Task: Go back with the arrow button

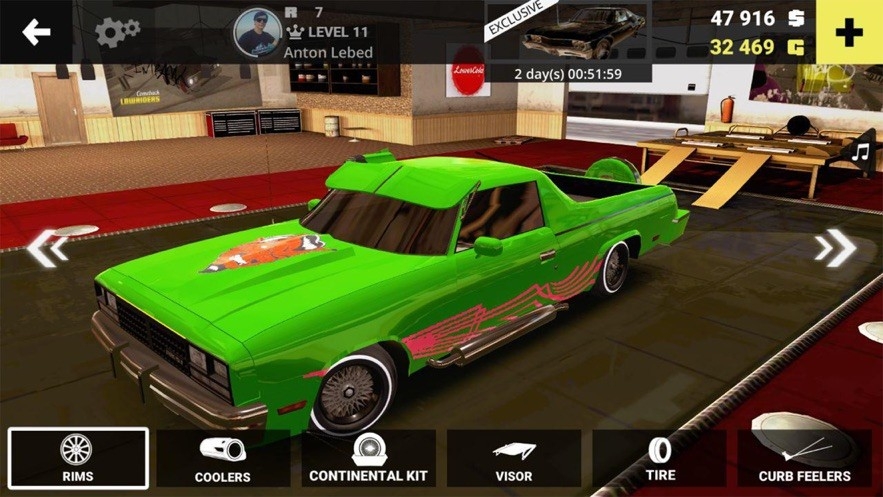Action: click(36, 32)
